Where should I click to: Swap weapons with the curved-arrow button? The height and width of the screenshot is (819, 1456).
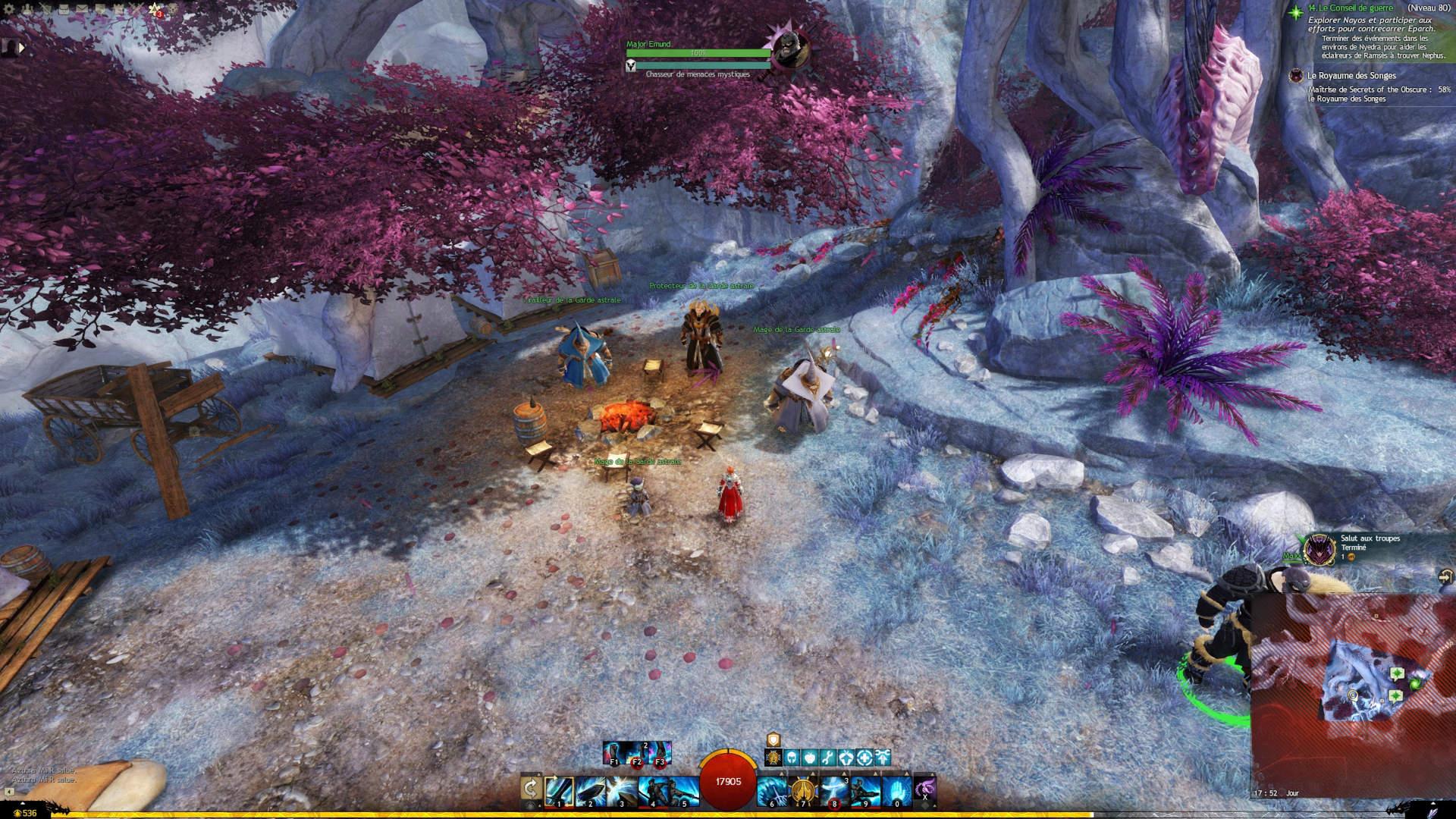tap(531, 789)
